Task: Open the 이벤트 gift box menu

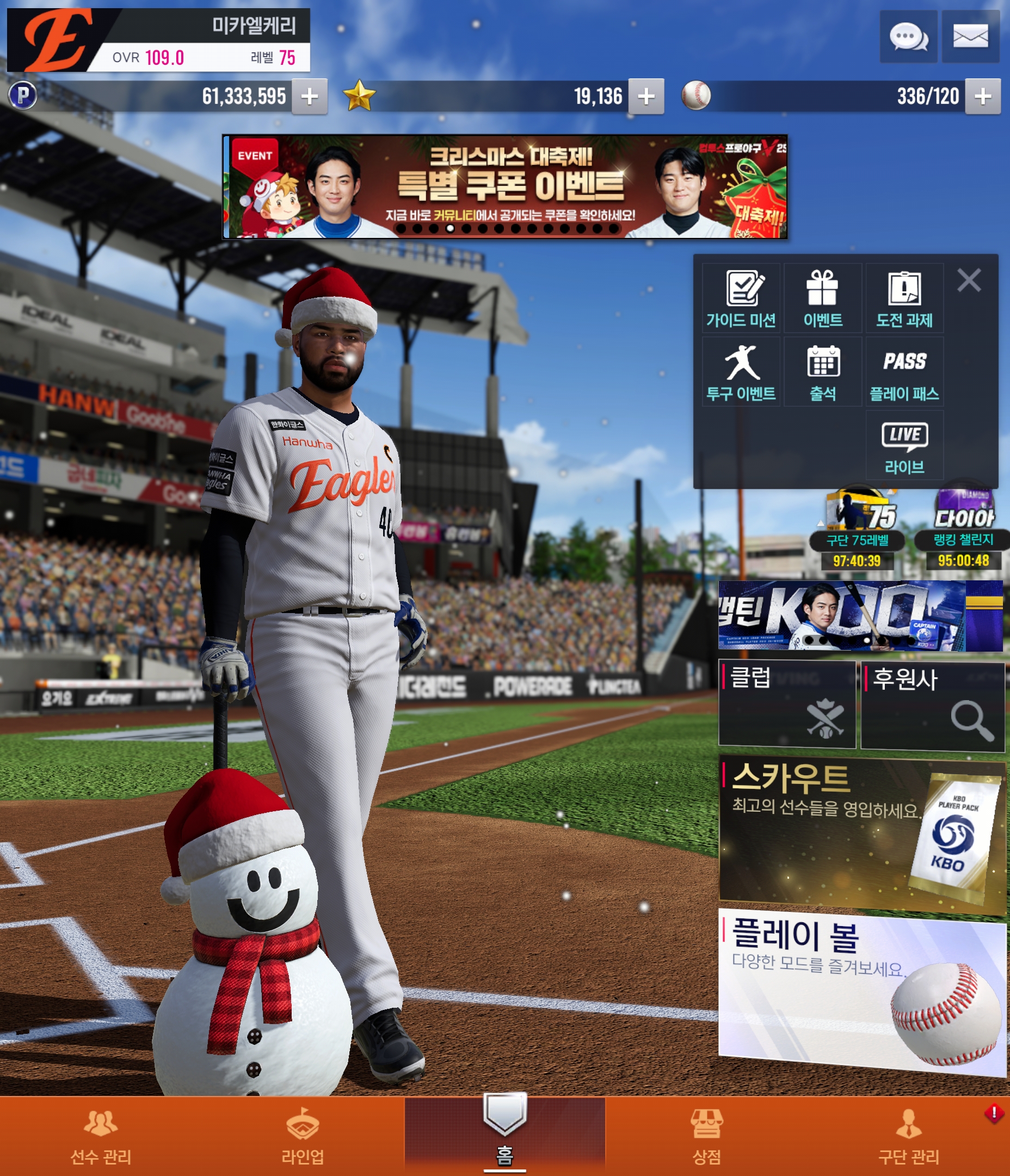Action: point(823,298)
